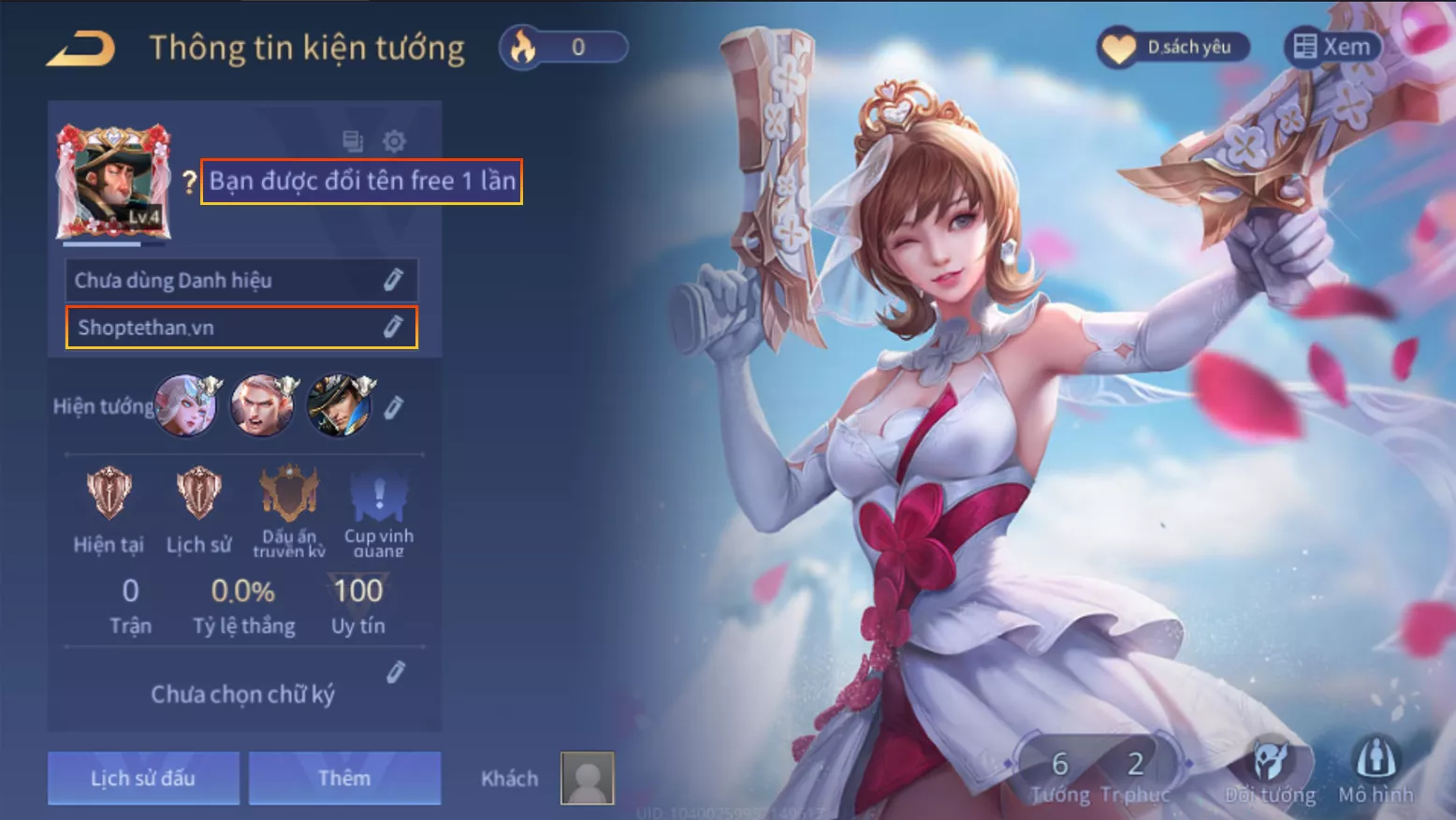Click the Xem view button

[x=1332, y=47]
